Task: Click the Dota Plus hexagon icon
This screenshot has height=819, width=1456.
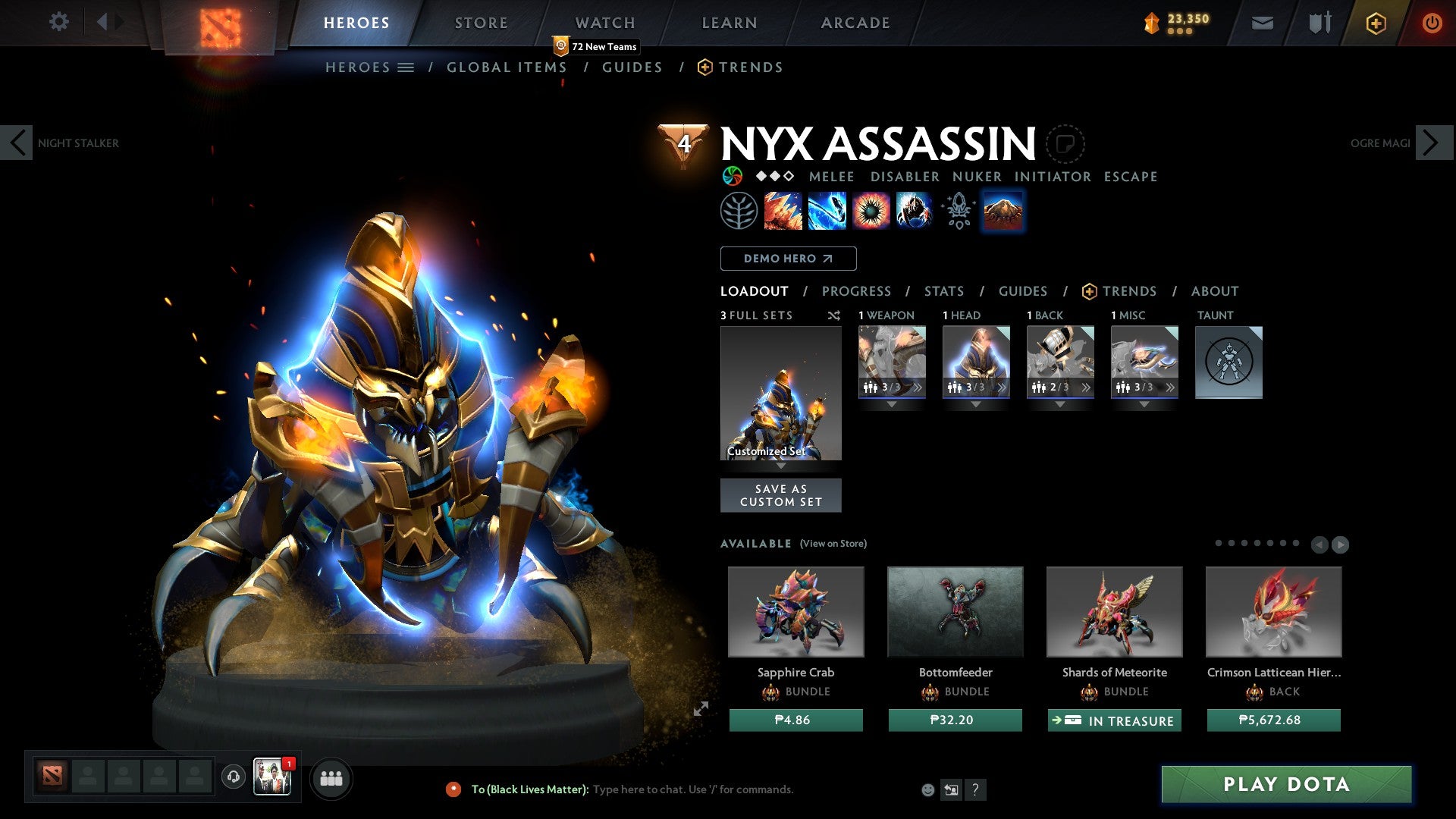Action: (x=1375, y=23)
